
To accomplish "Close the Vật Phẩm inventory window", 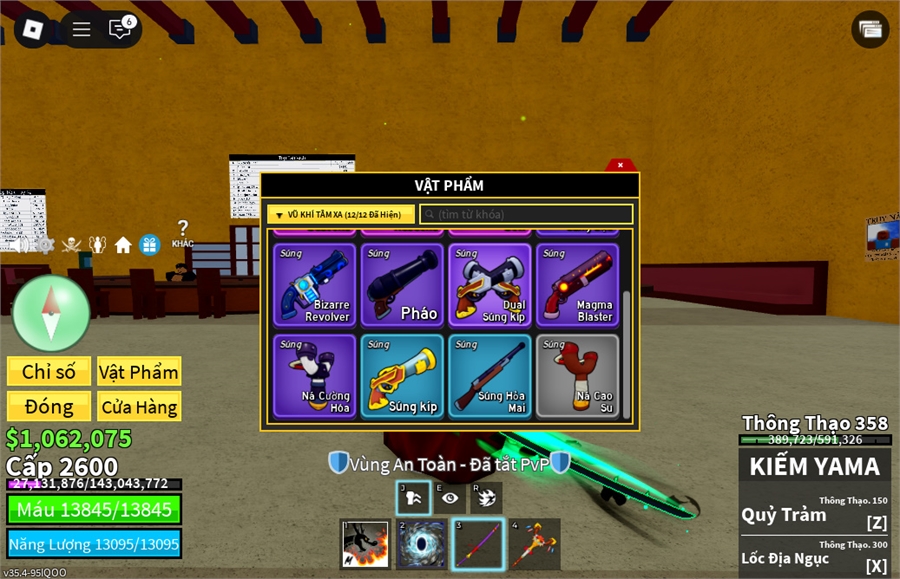I will [x=621, y=165].
